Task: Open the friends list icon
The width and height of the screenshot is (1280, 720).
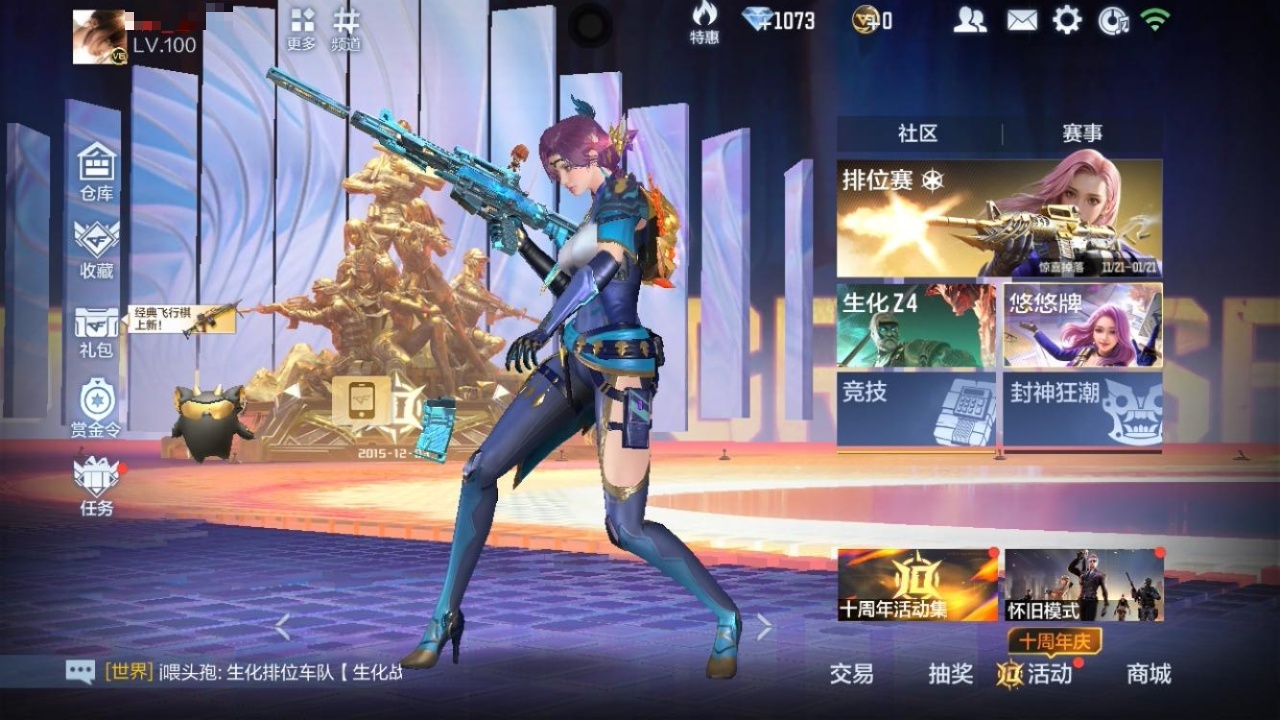Action: [969, 20]
